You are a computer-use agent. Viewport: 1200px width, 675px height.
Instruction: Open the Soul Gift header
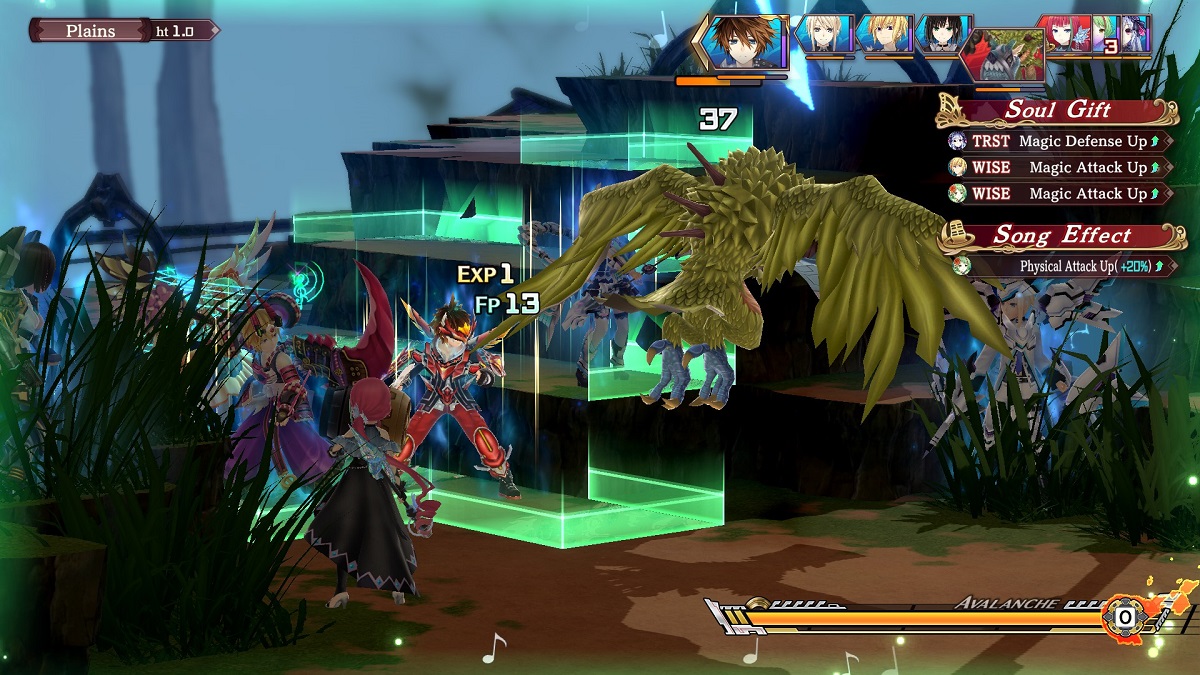(x=1057, y=110)
